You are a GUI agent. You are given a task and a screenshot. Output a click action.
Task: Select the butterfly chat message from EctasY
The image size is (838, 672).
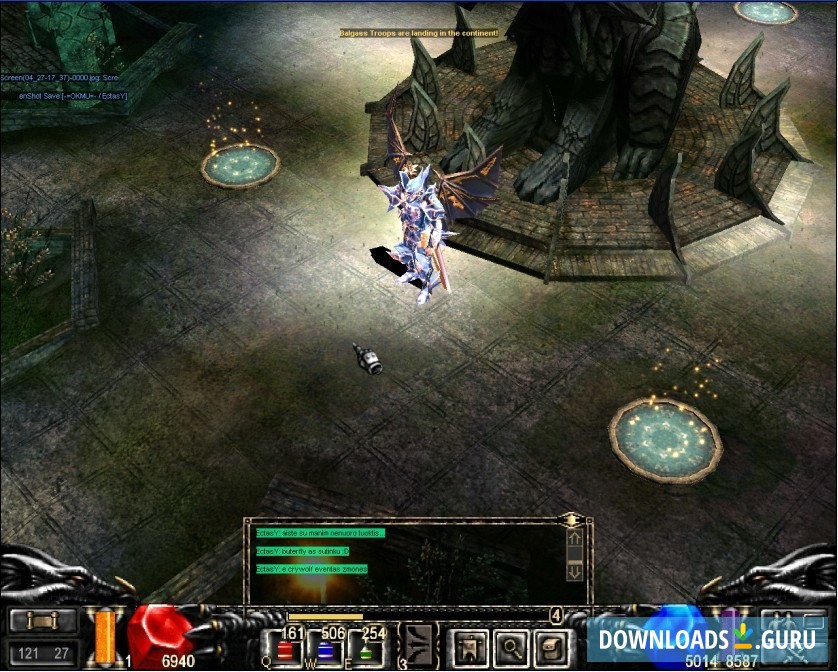coord(303,551)
